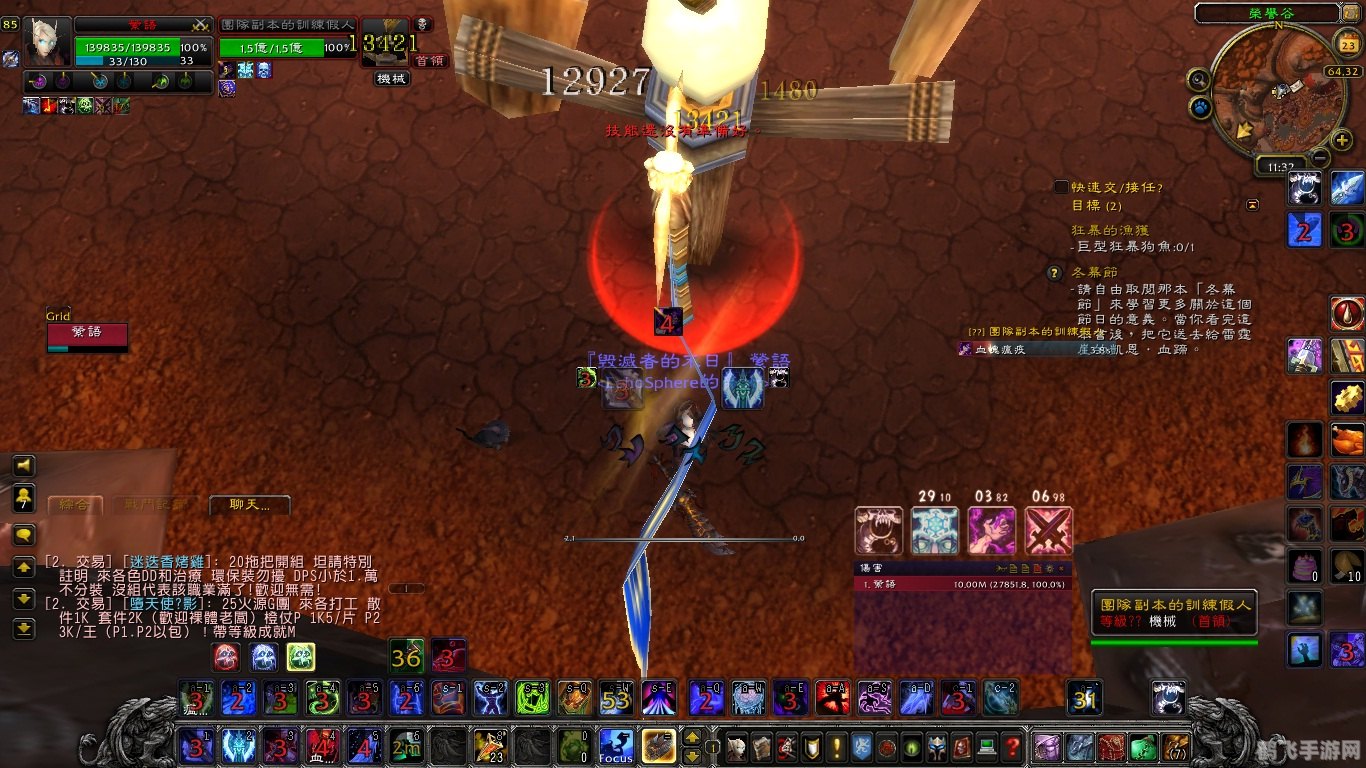Click the megaphone button above chat
1366x768 pixels.
(23, 465)
